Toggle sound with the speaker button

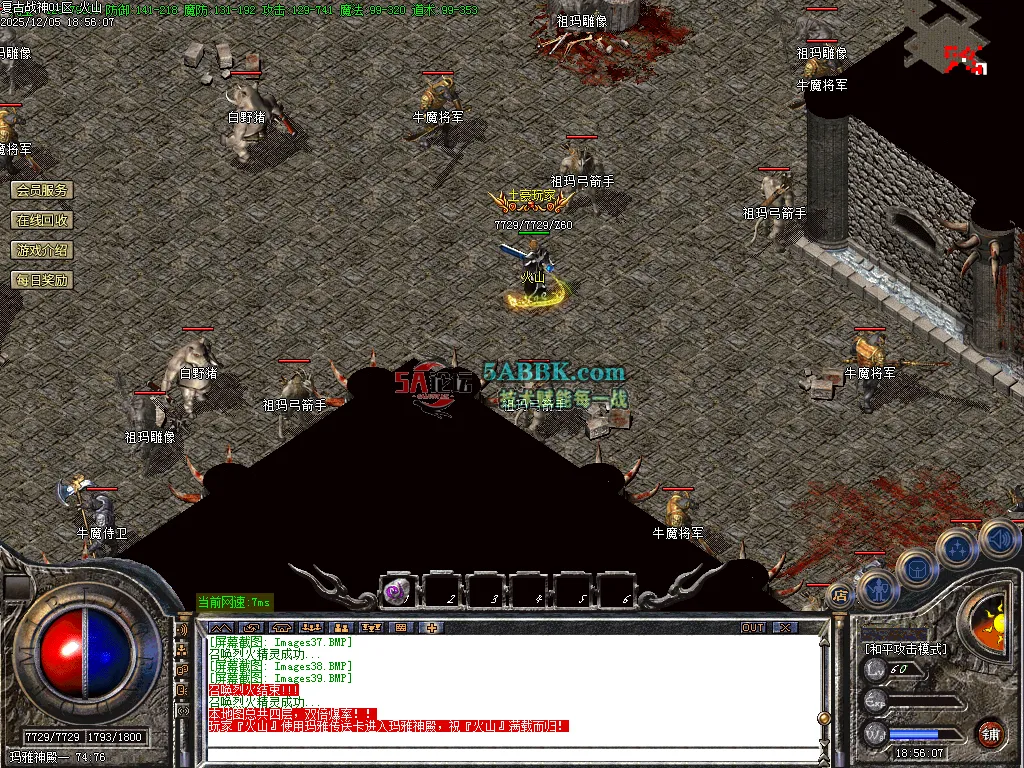(998, 537)
